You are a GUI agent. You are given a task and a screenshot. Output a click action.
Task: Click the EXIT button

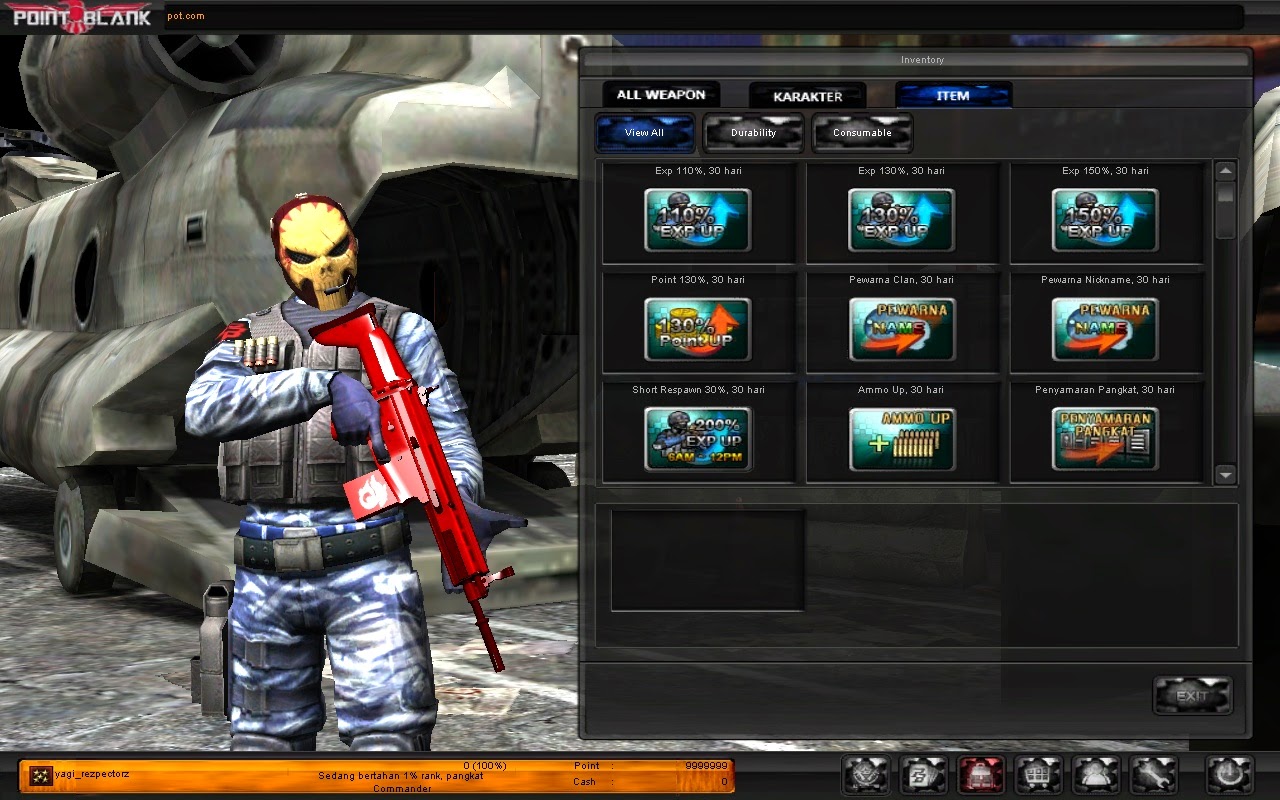1192,695
